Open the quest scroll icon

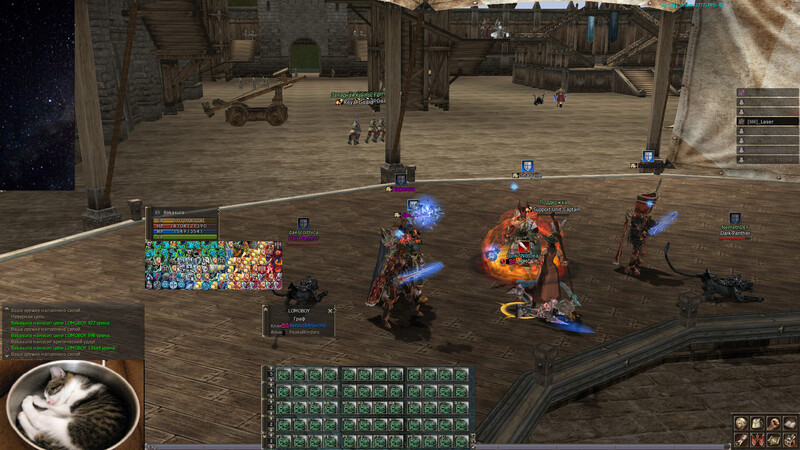741,439
